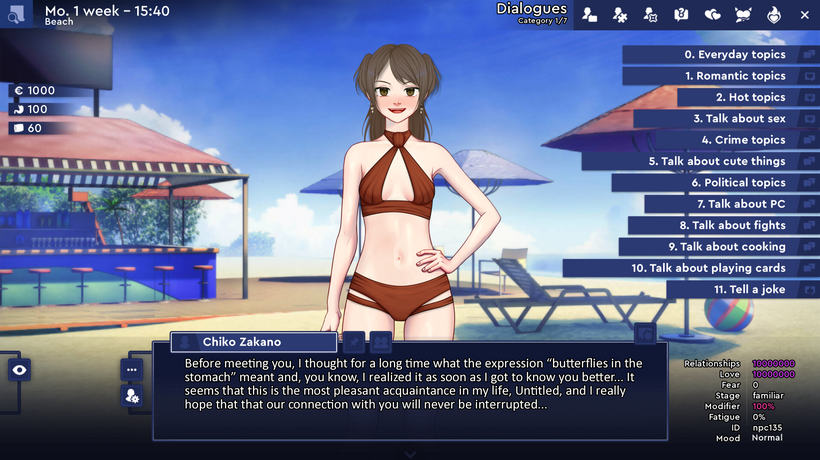
Task: Choose Talk about PC
Action: point(741,204)
